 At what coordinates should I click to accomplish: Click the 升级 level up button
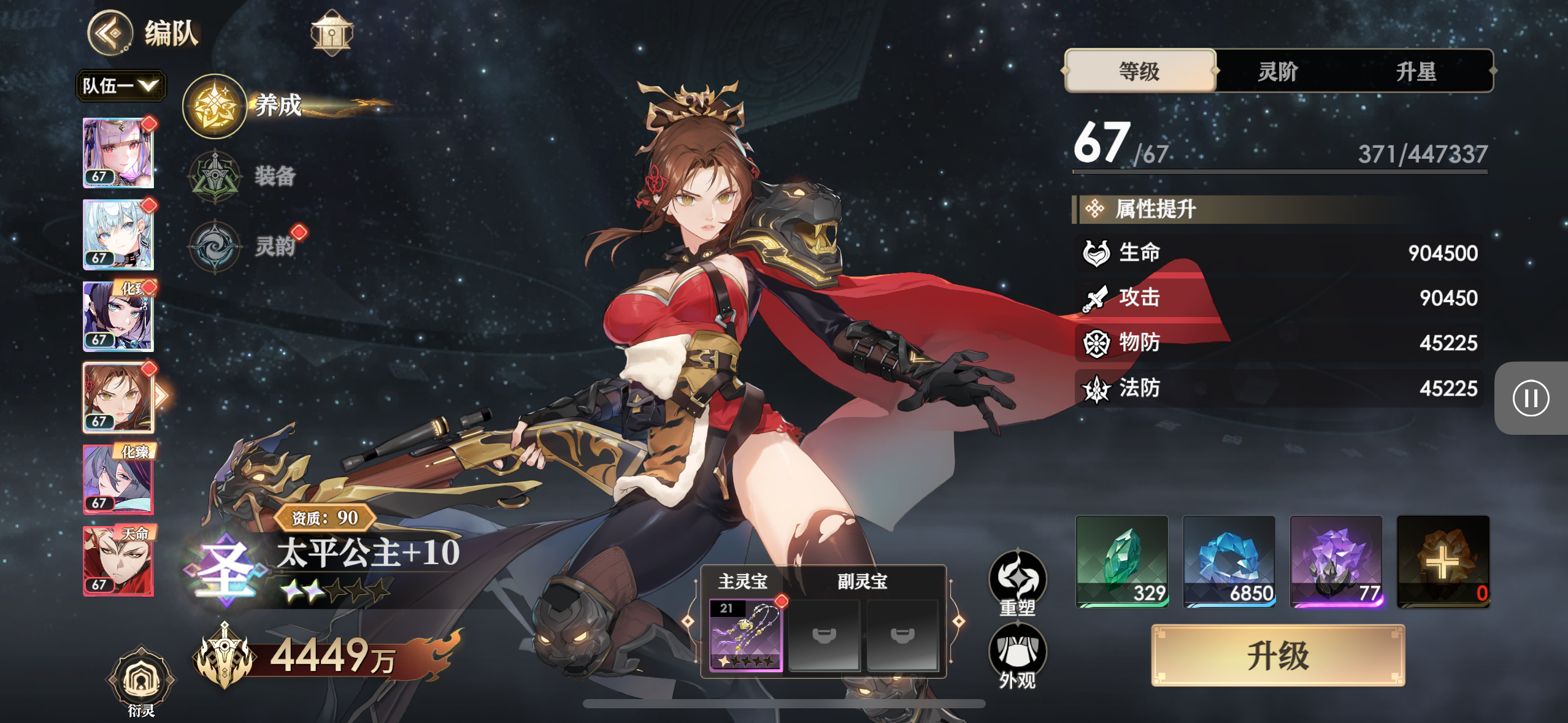click(x=1278, y=655)
